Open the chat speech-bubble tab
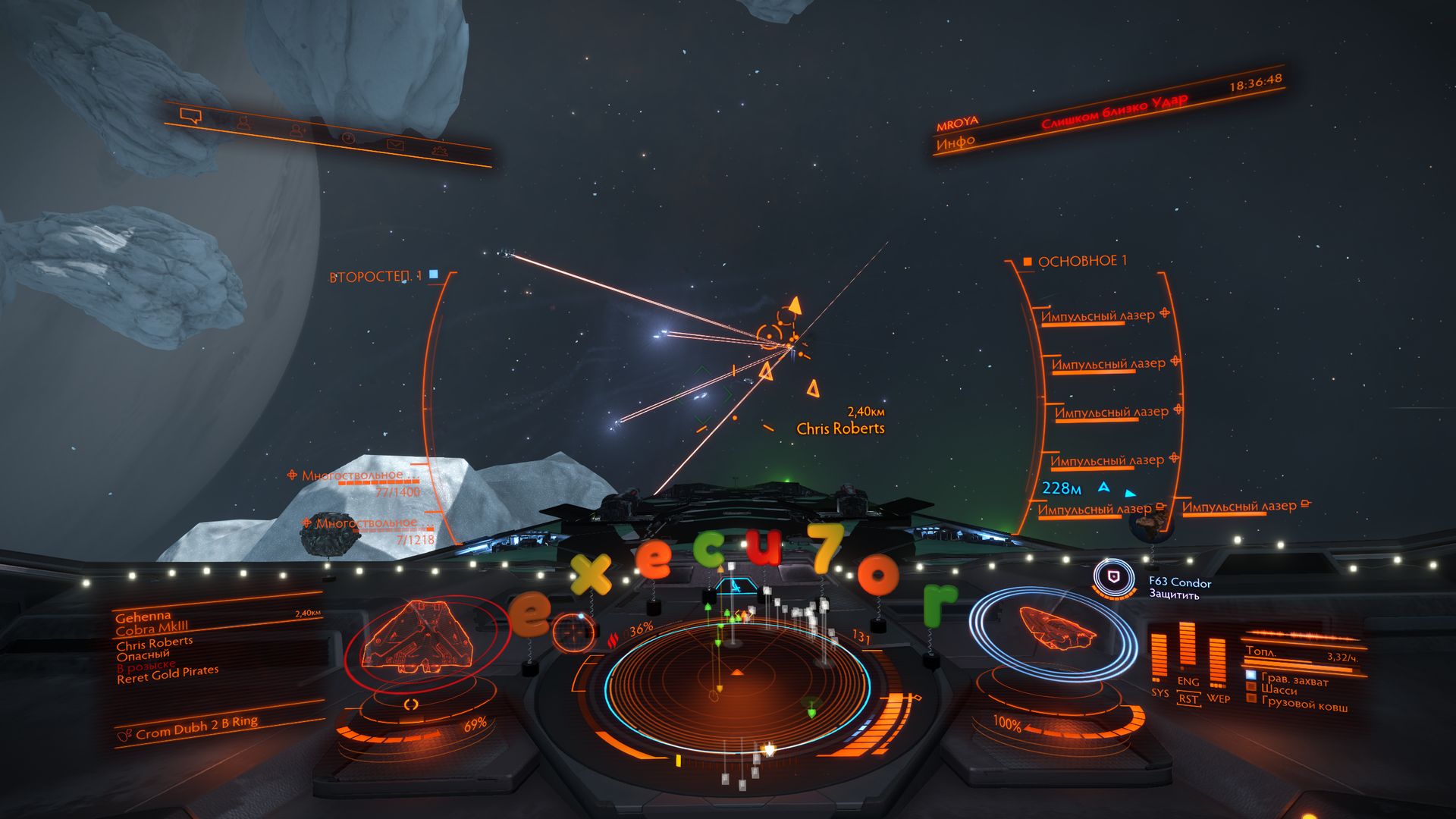 coord(190,116)
